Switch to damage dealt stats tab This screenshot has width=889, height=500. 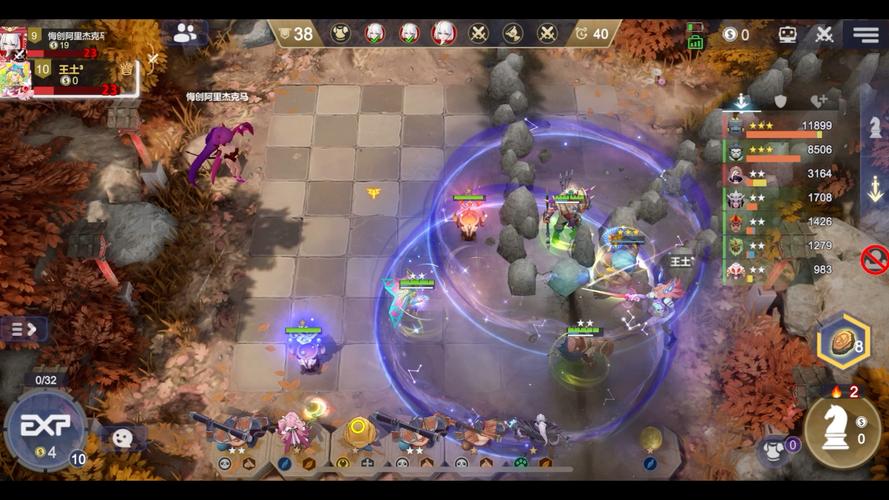point(741,101)
